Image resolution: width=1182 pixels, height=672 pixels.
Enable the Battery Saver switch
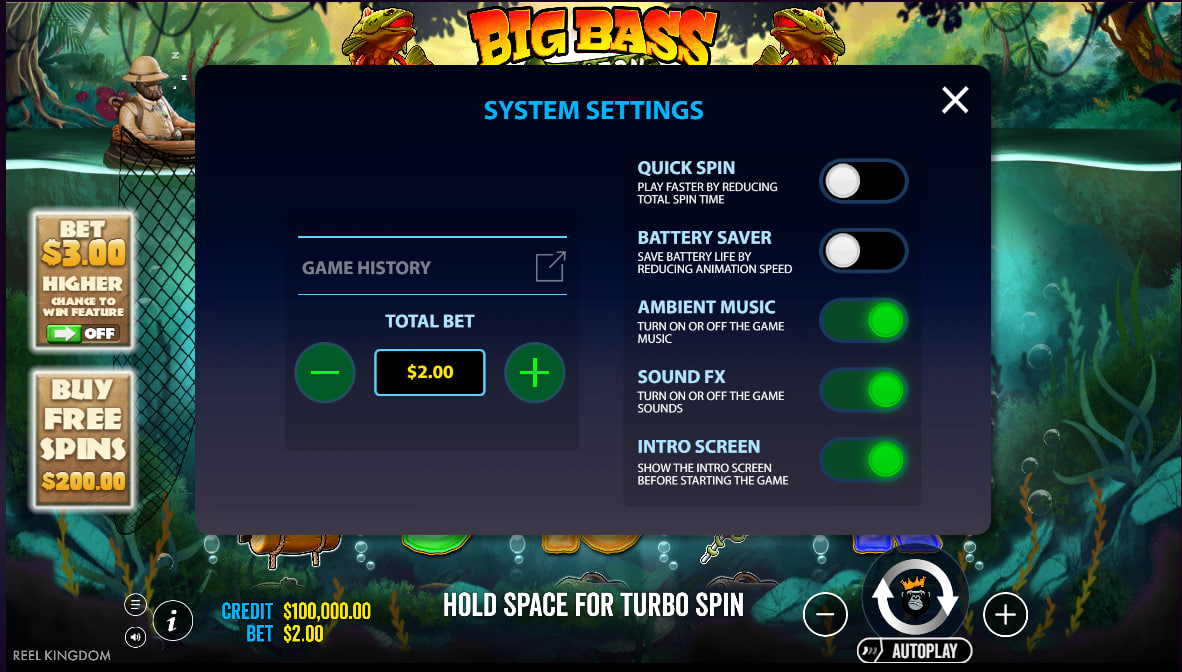[x=863, y=251]
